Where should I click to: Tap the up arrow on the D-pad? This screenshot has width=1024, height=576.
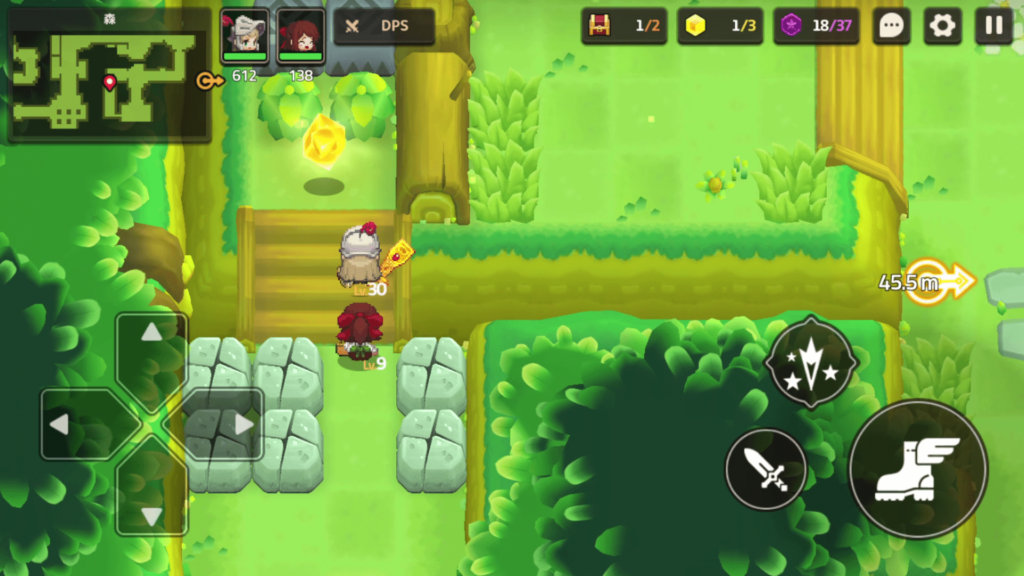151,345
